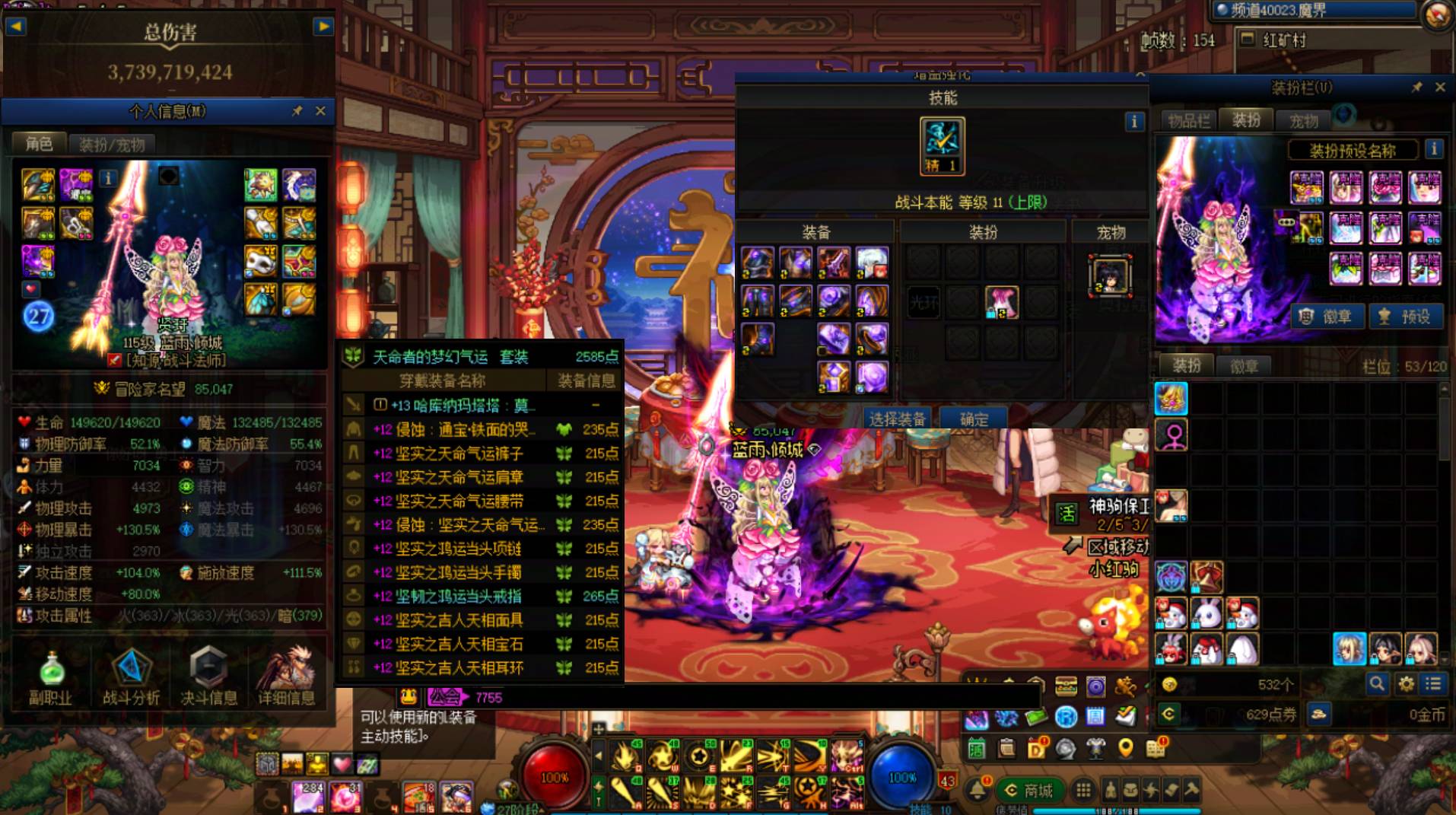Select the 战斗本能 skill icon
Image resolution: width=1456 pixels, height=815 pixels.
pos(943,145)
